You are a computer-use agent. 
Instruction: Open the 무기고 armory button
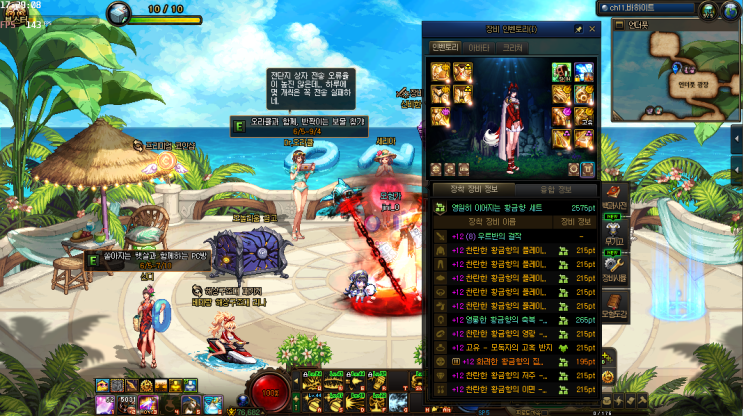point(614,230)
